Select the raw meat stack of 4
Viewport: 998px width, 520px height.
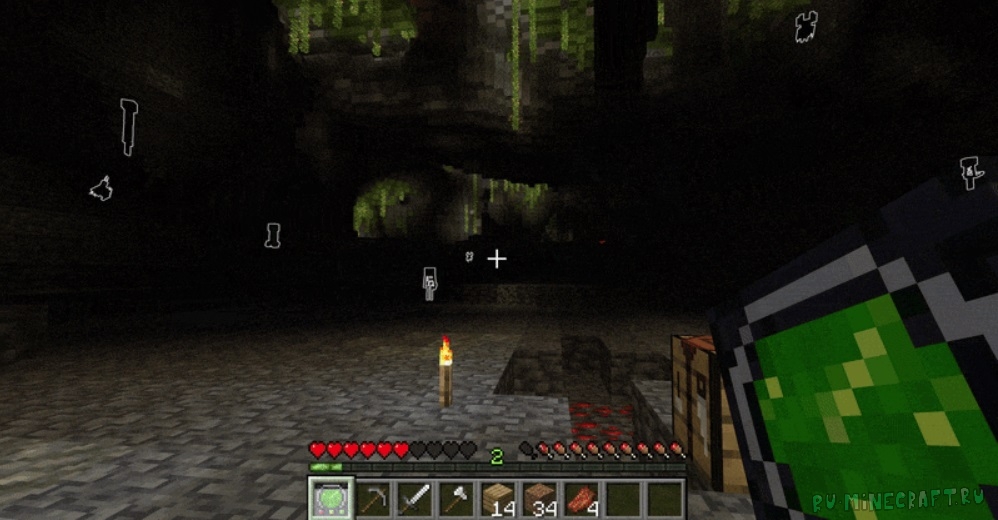pyautogui.click(x=581, y=497)
